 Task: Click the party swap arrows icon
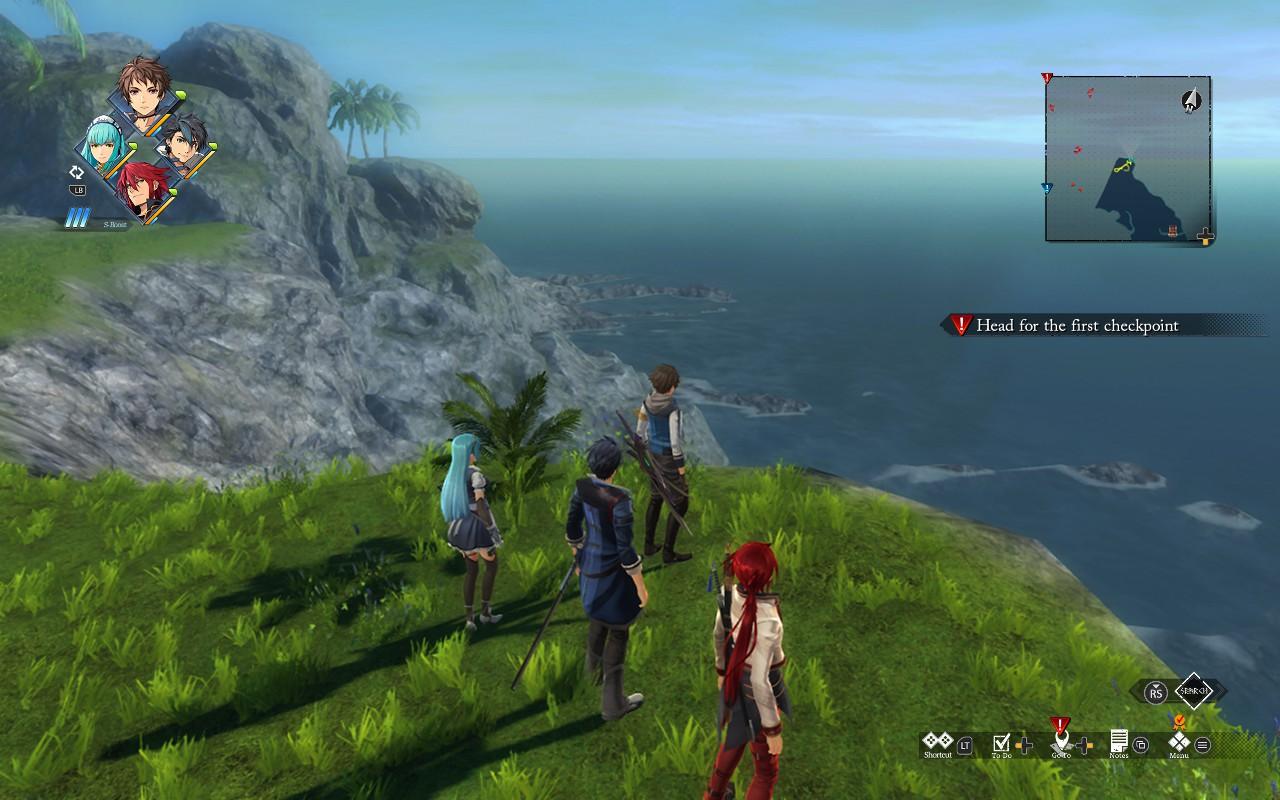coord(77,172)
